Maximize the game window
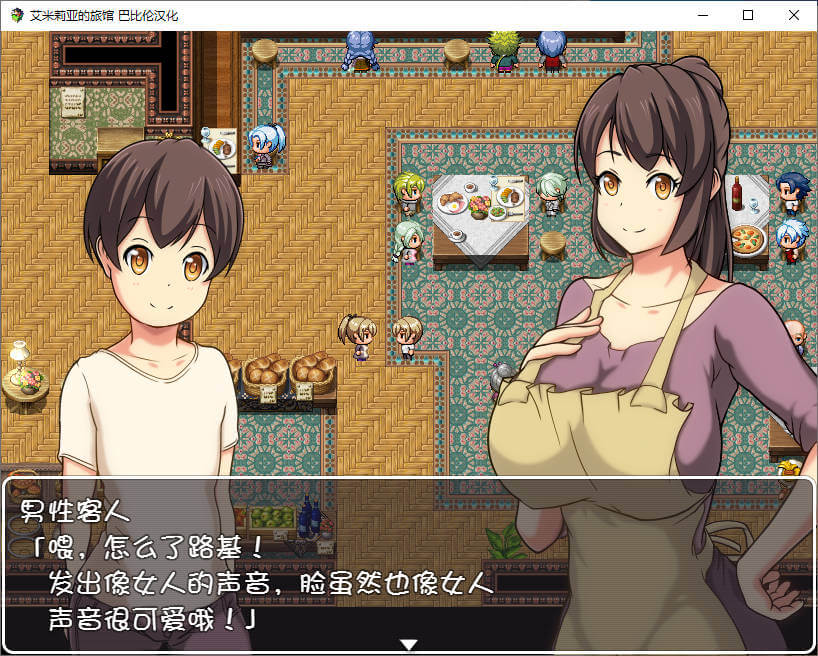 pyautogui.click(x=748, y=15)
